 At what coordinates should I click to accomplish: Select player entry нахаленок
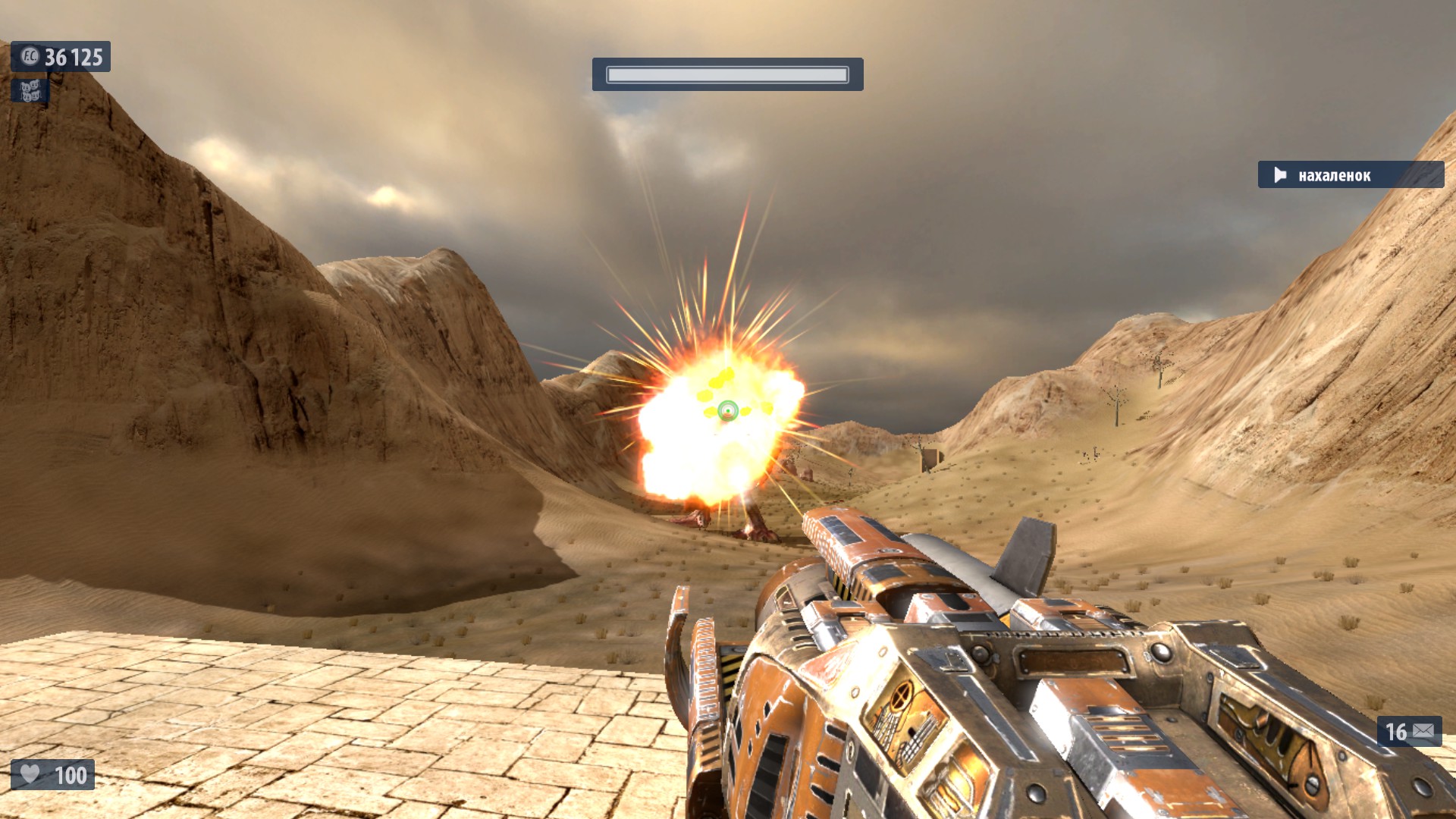(1350, 175)
